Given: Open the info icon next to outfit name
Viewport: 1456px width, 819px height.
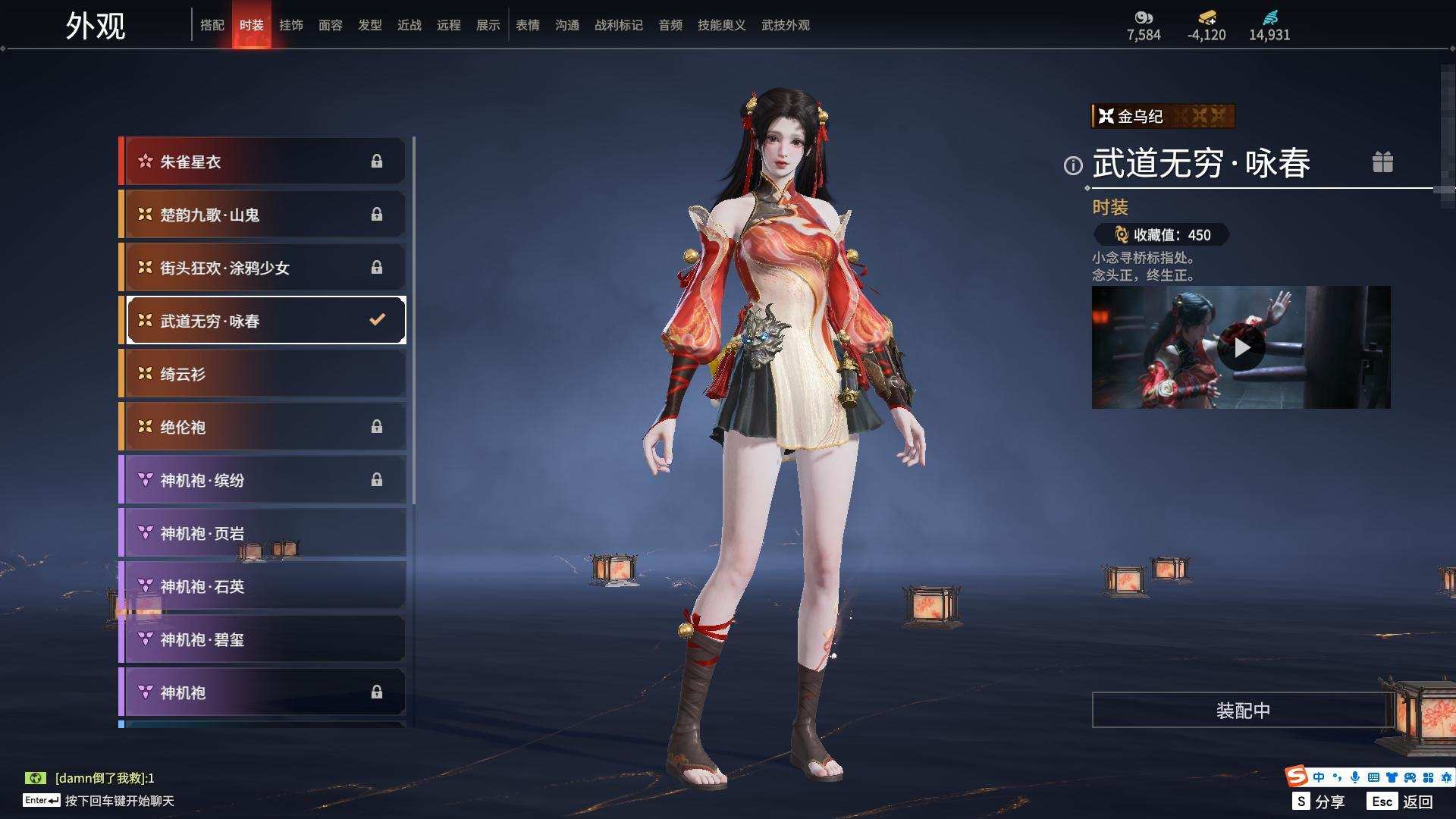Looking at the screenshot, I should pos(1073,165).
